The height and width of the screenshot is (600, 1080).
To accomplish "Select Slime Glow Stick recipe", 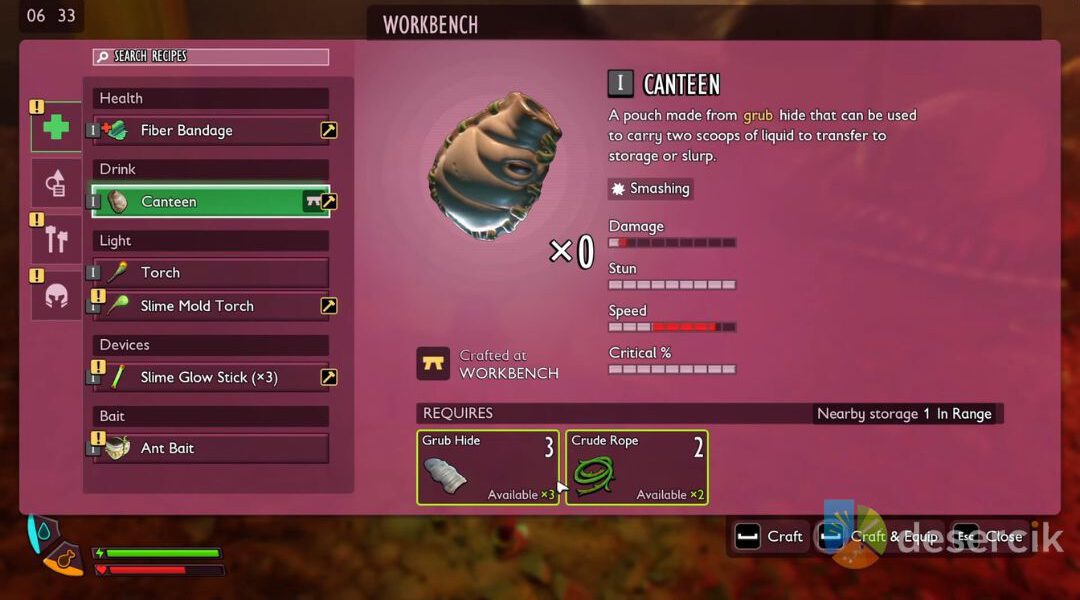I will pyautogui.click(x=211, y=377).
